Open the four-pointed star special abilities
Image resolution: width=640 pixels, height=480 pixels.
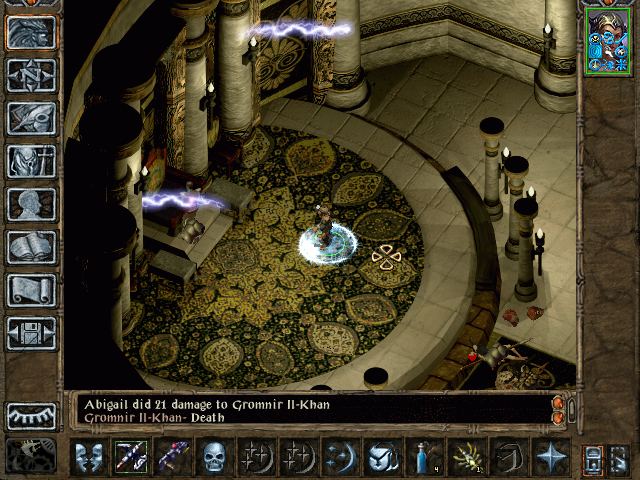[550, 457]
